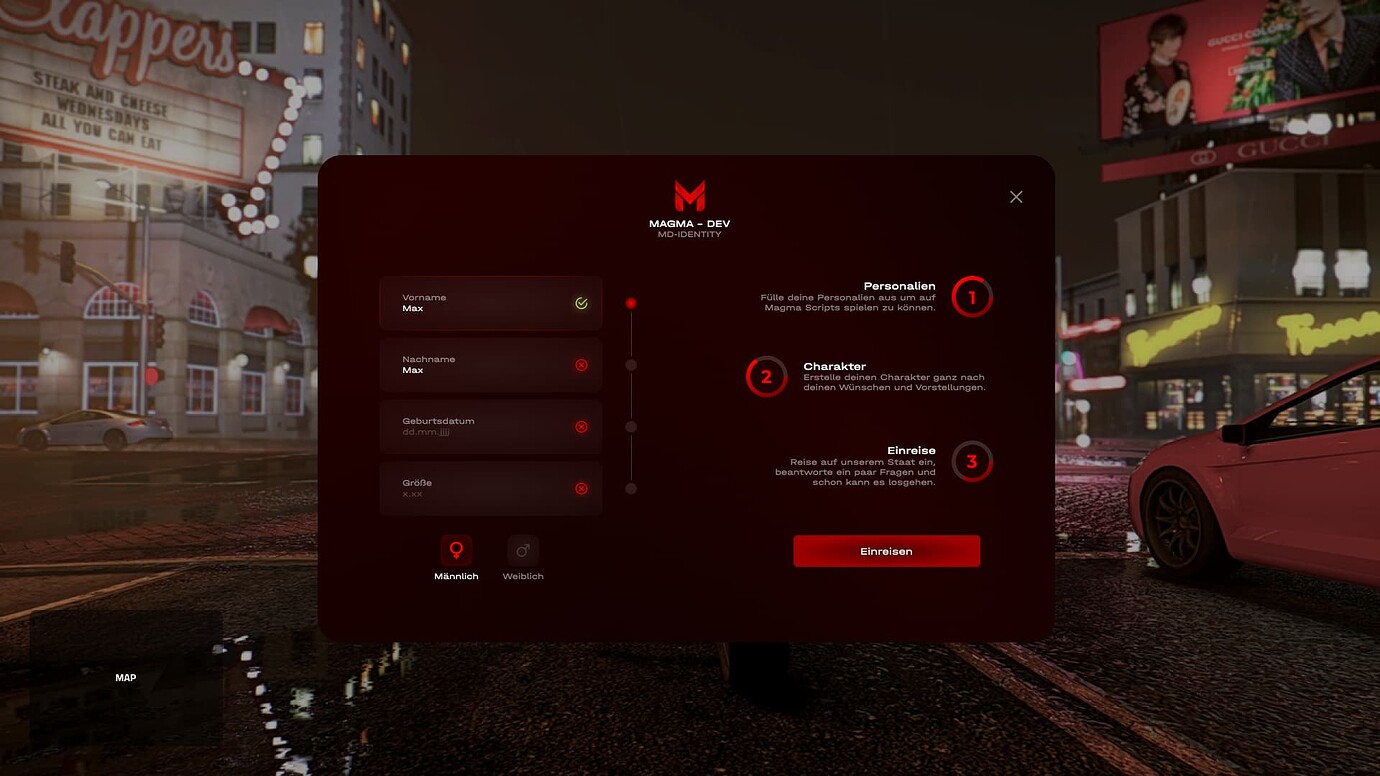Select Weiblich as your character's gender
The width and height of the screenshot is (1380, 776).
coord(522,558)
